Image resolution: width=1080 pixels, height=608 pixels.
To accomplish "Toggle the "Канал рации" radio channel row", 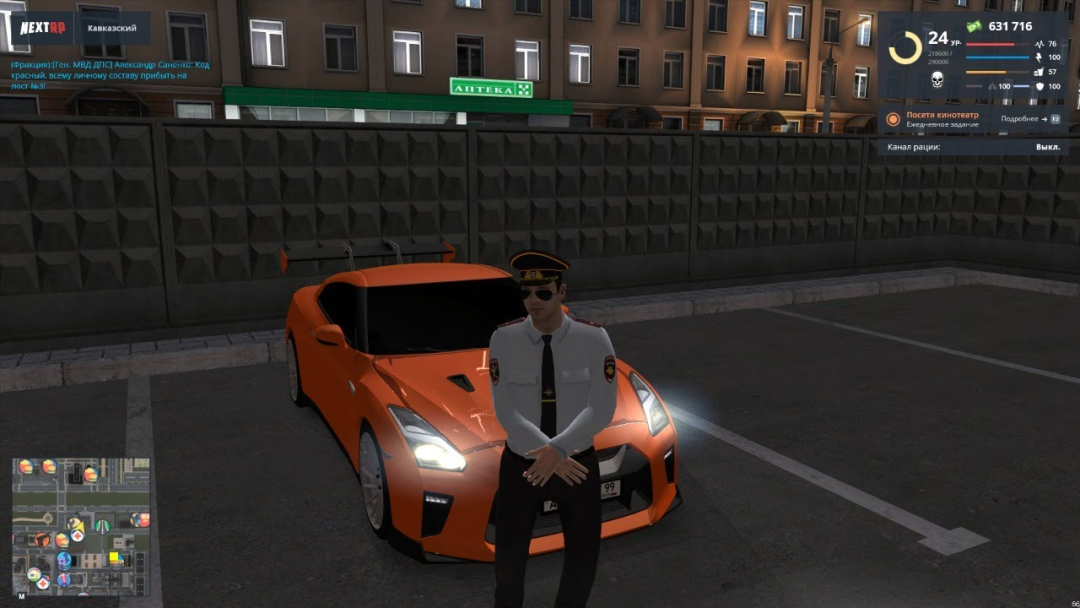I will (x=973, y=147).
